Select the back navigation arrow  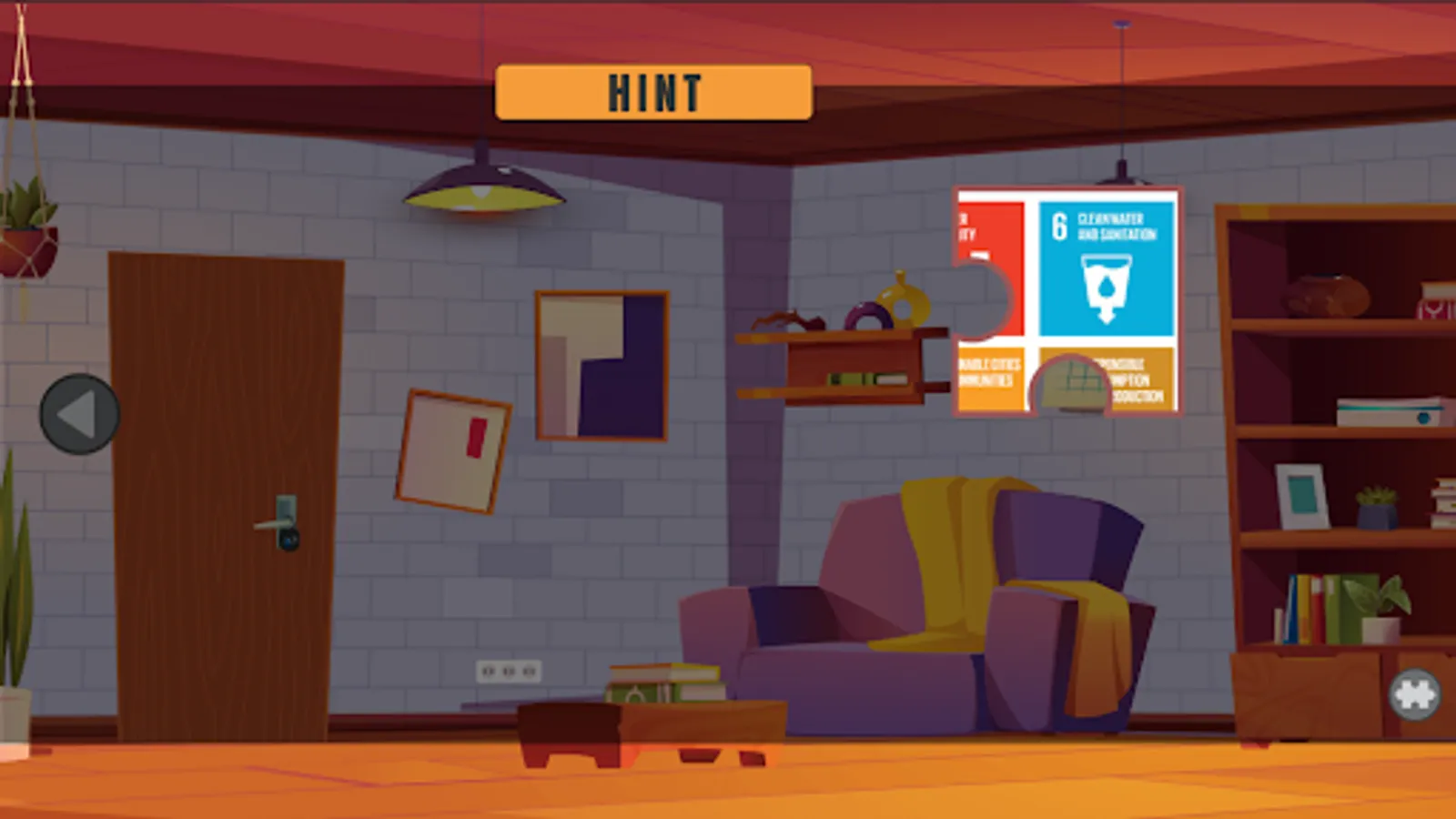[80, 414]
